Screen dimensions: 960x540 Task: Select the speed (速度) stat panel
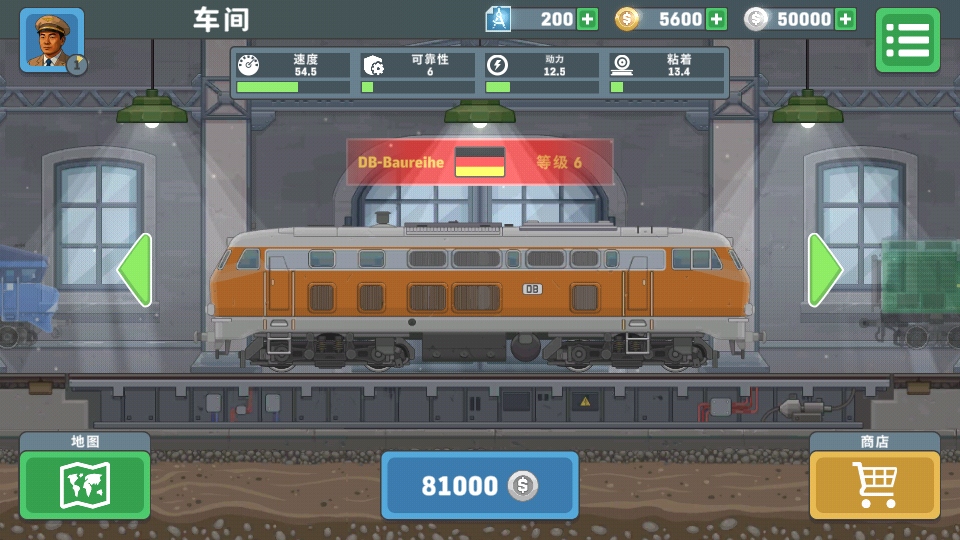tap(293, 73)
